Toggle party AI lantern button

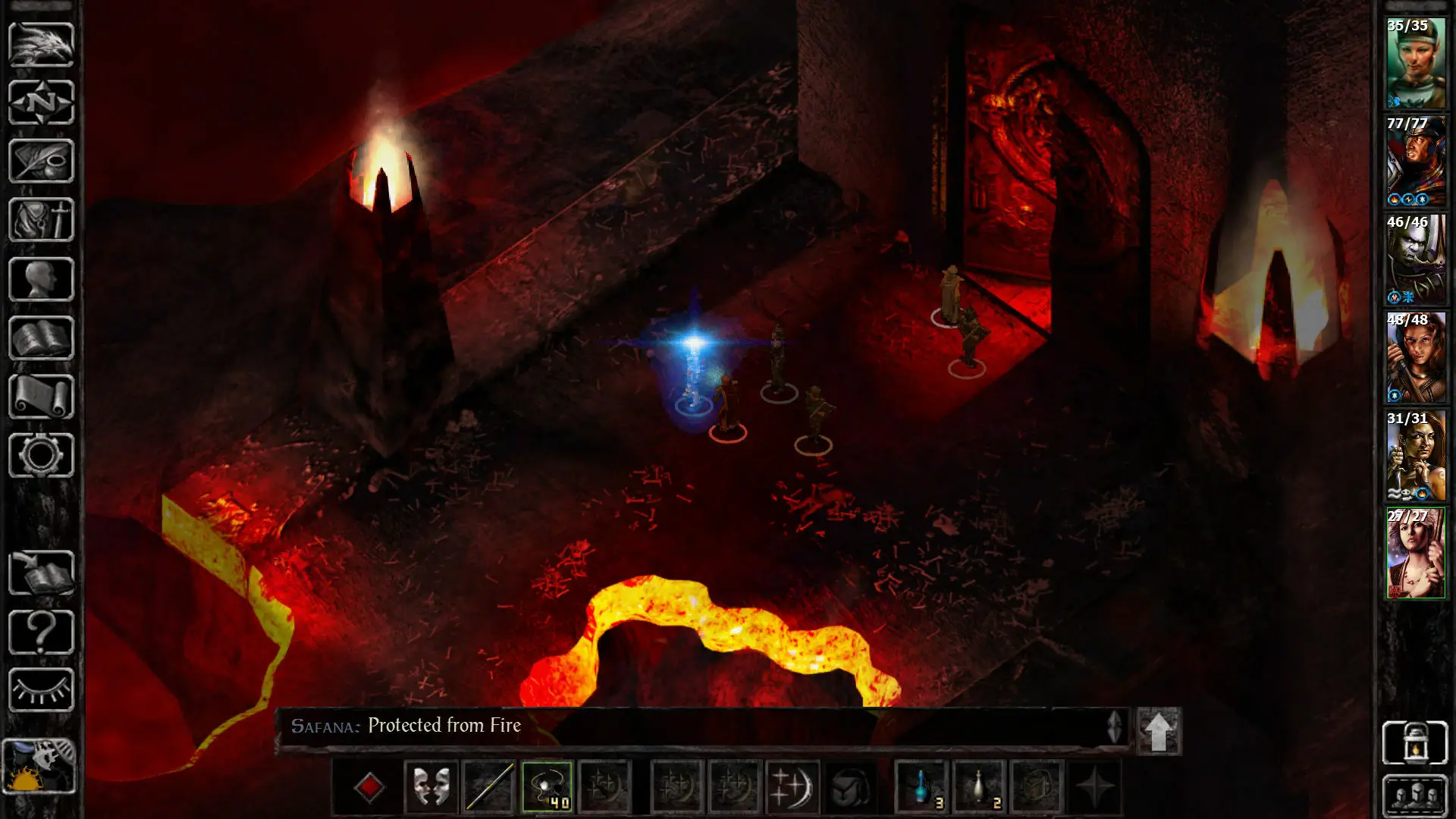click(1415, 742)
